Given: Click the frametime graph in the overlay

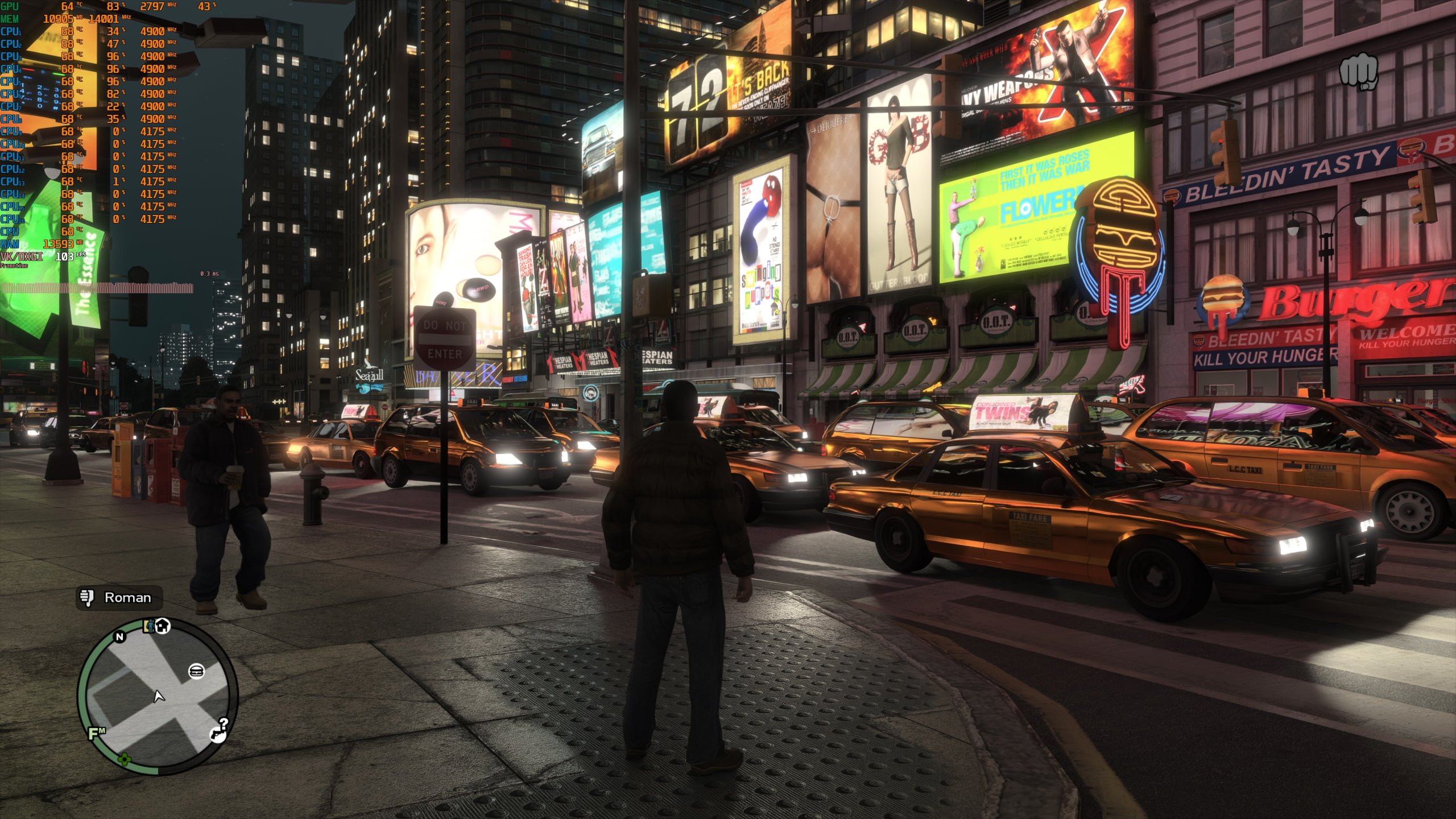Looking at the screenshot, I should (x=97, y=288).
